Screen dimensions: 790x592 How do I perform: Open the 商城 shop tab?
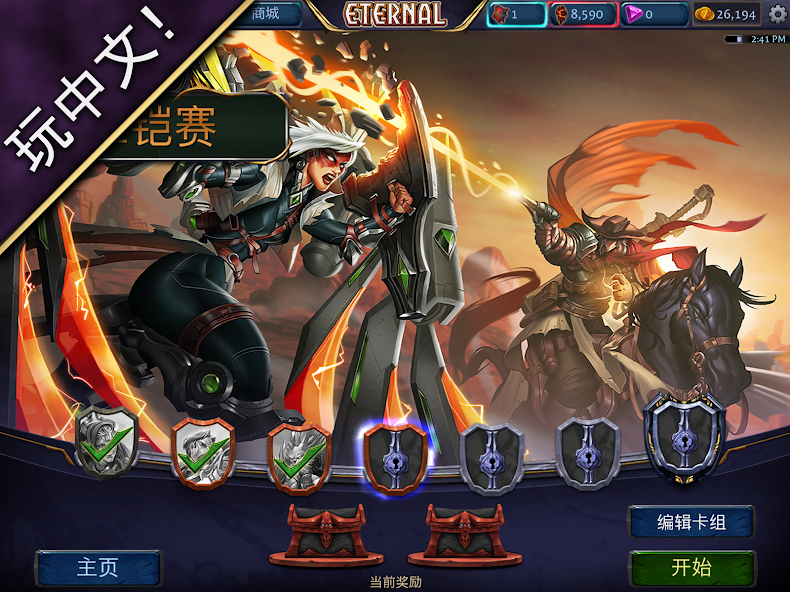[264, 14]
